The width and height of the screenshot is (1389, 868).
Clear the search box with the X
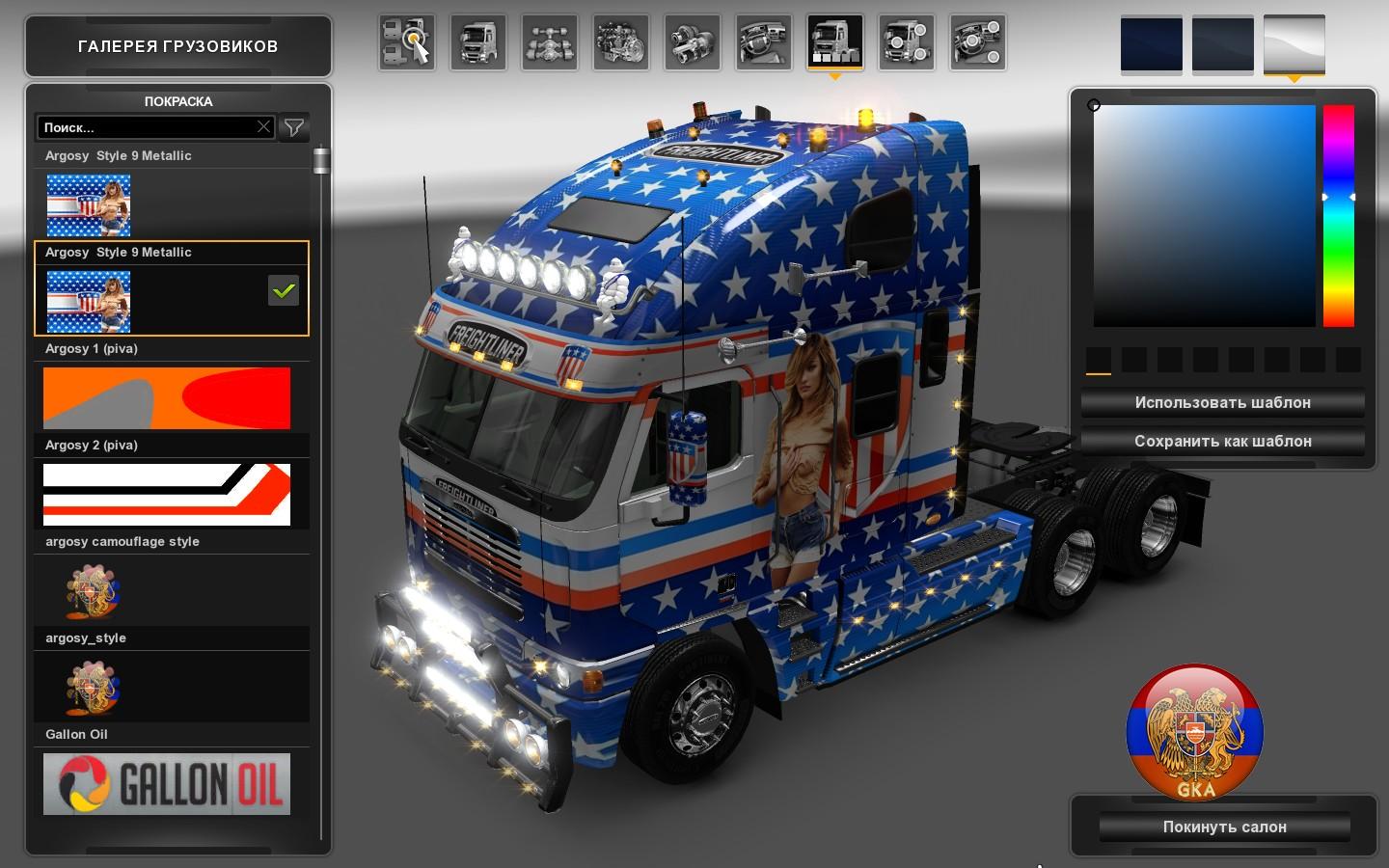pyautogui.click(x=263, y=127)
